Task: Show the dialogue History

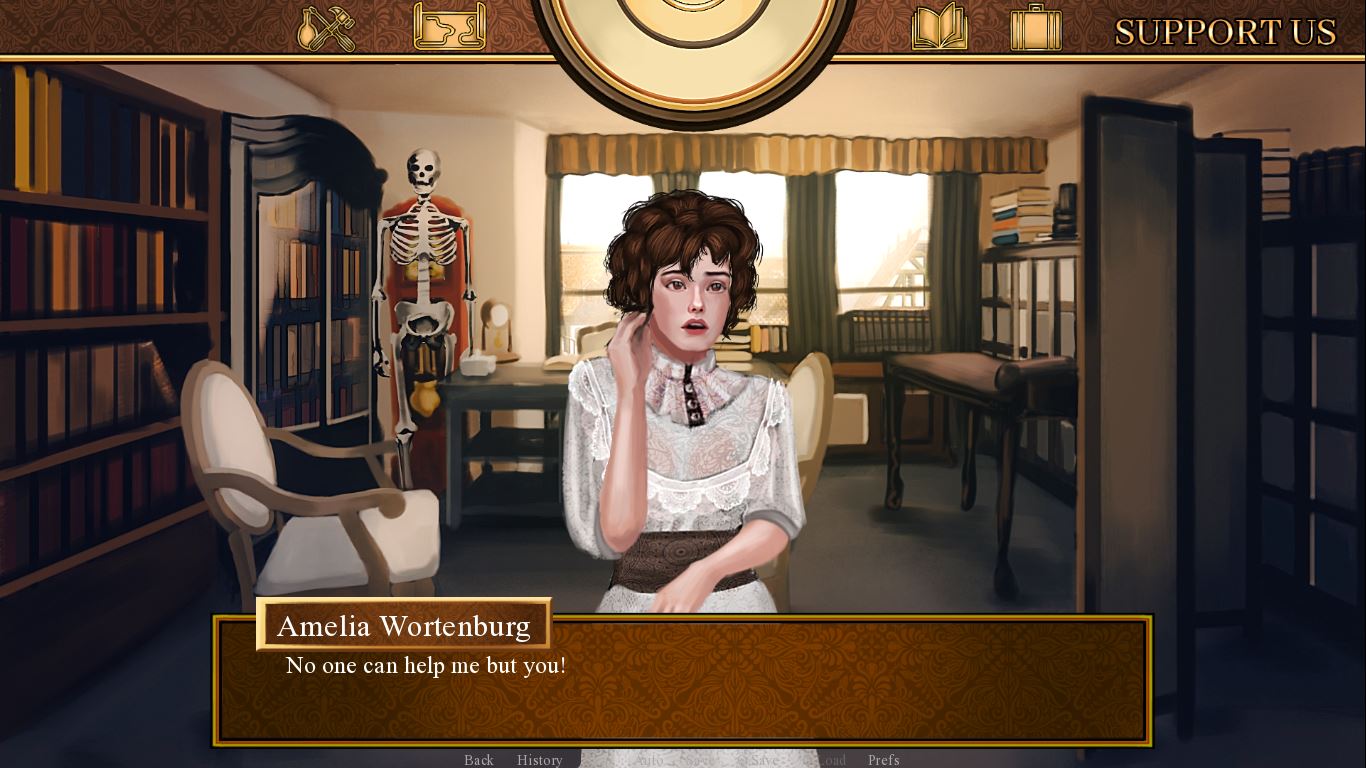Action: 540,760
